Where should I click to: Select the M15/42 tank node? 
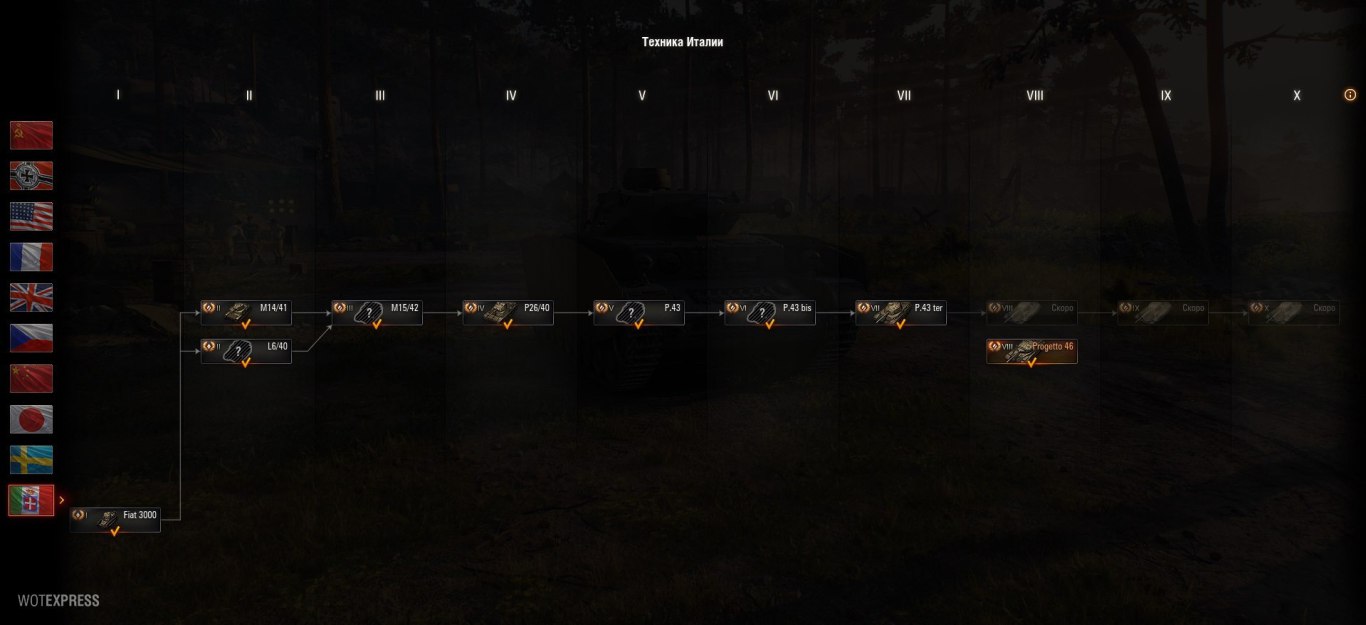377,312
